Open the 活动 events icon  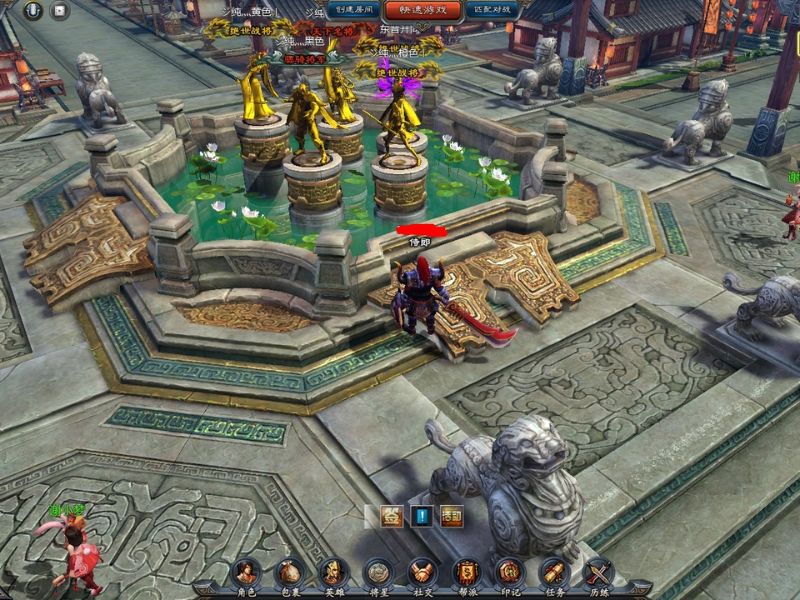click(452, 517)
